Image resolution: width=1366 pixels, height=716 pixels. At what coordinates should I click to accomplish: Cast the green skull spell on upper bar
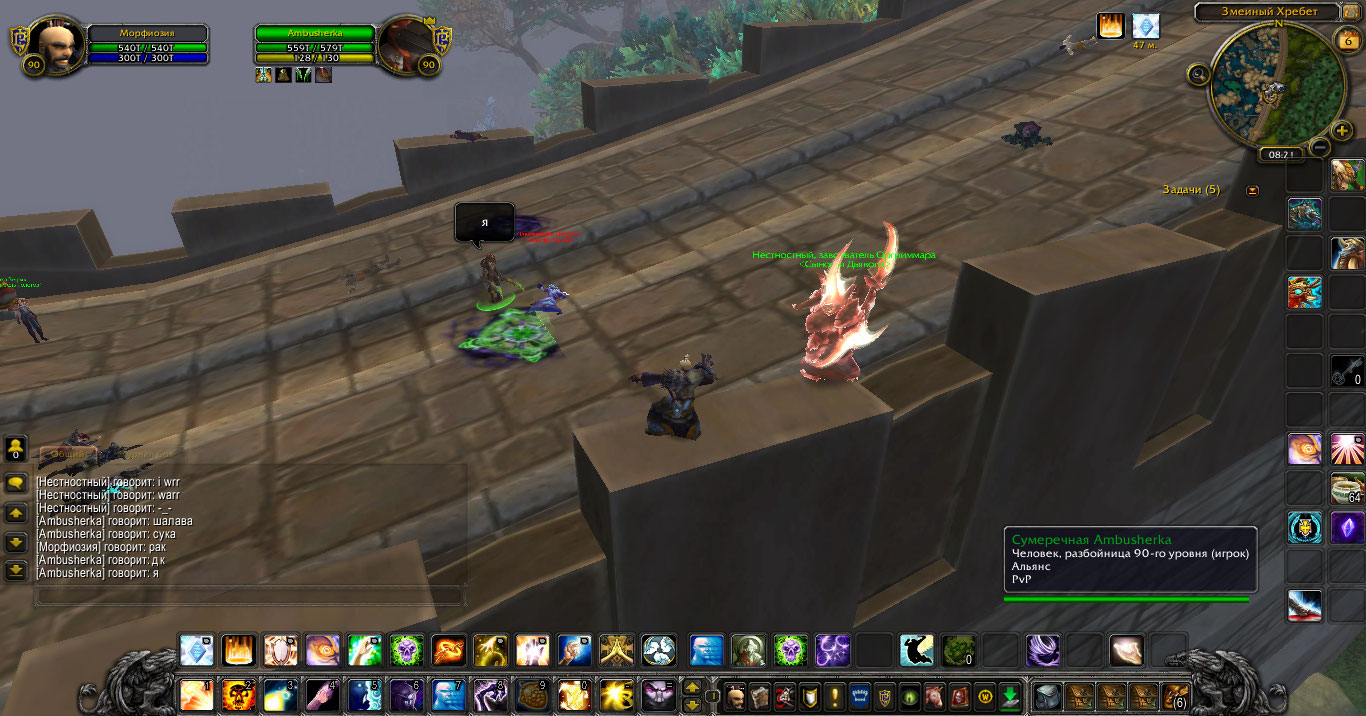point(407,650)
